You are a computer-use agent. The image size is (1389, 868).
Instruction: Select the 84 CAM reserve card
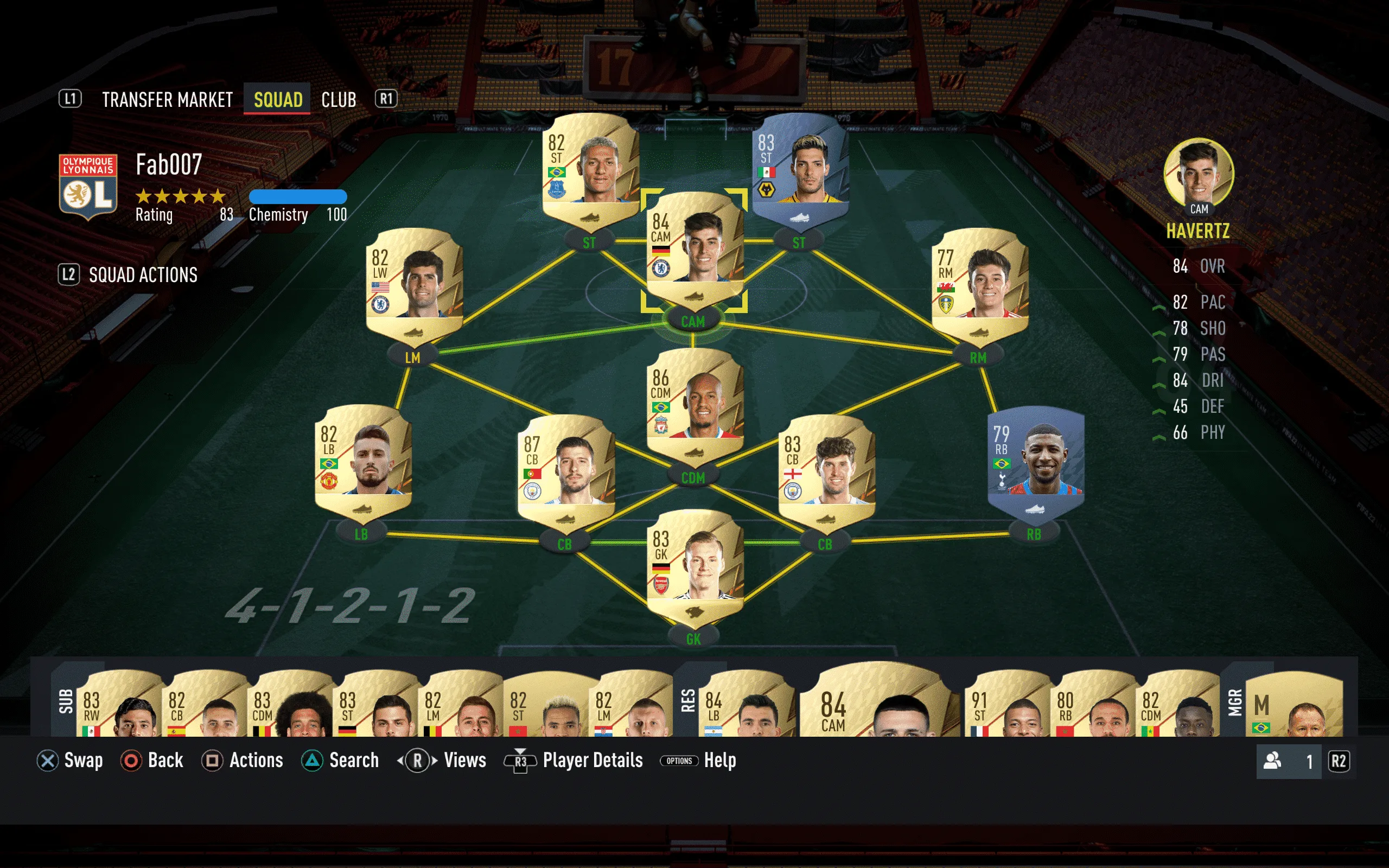[878, 703]
